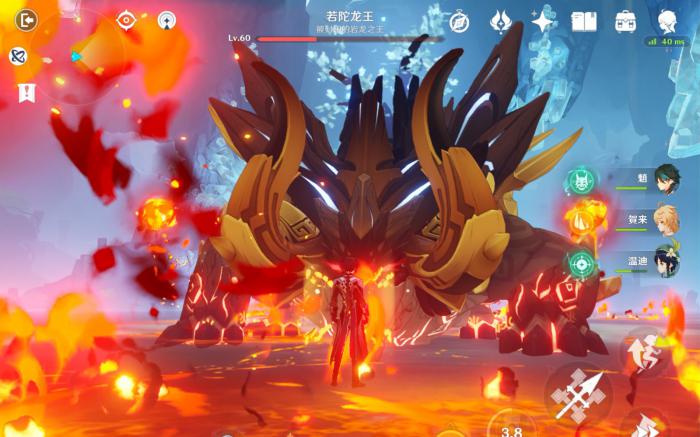700x437 pixels.
Task: Open the multiplayer co-op icon
Action: pyautogui.click(x=166, y=20)
